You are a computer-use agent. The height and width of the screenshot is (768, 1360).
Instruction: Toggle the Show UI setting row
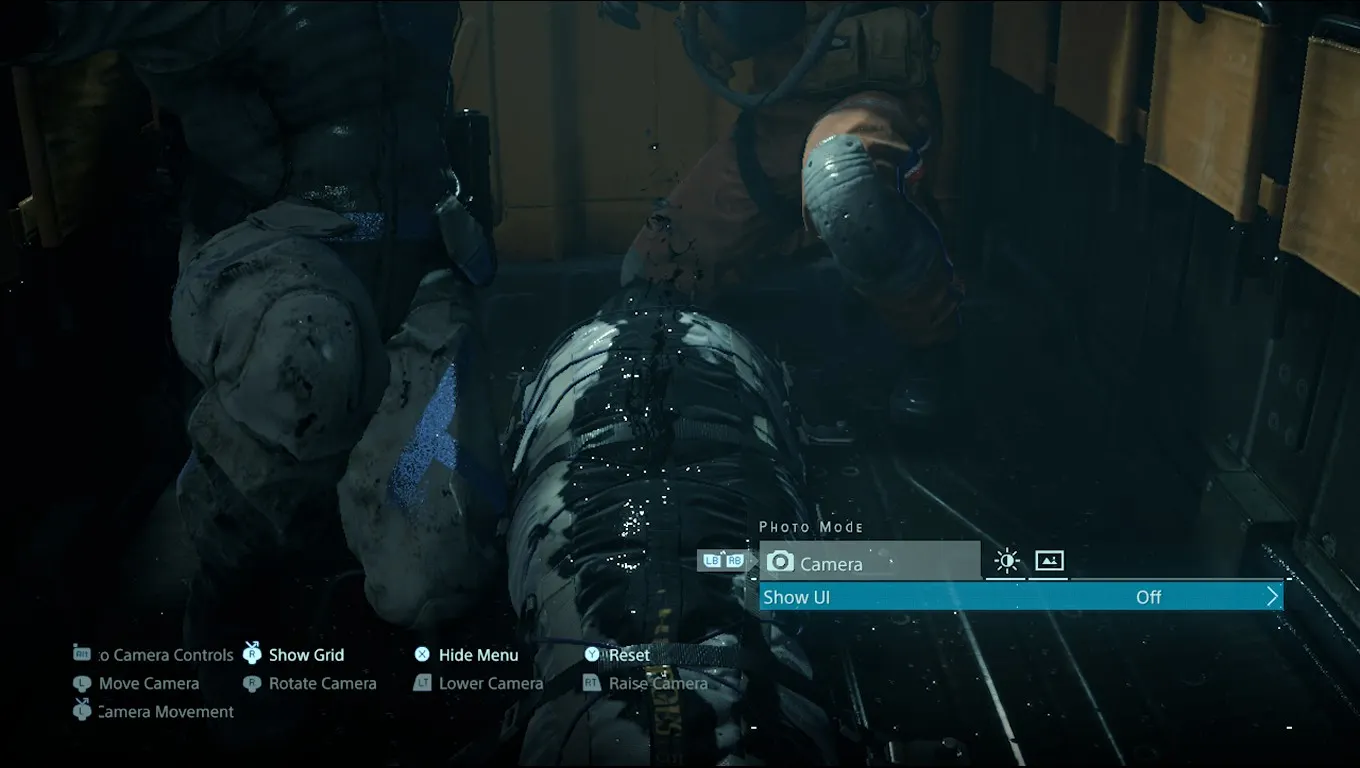point(1020,597)
